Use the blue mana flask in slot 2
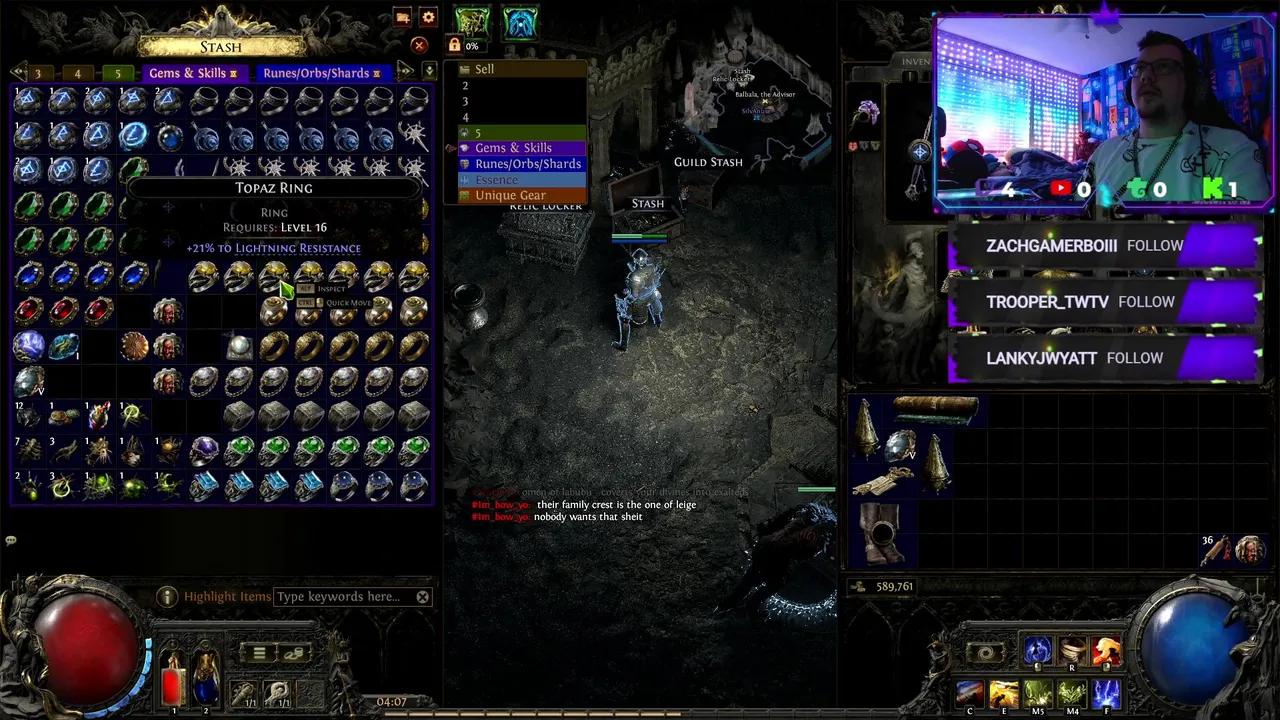The height and width of the screenshot is (720, 1280). click(206, 686)
